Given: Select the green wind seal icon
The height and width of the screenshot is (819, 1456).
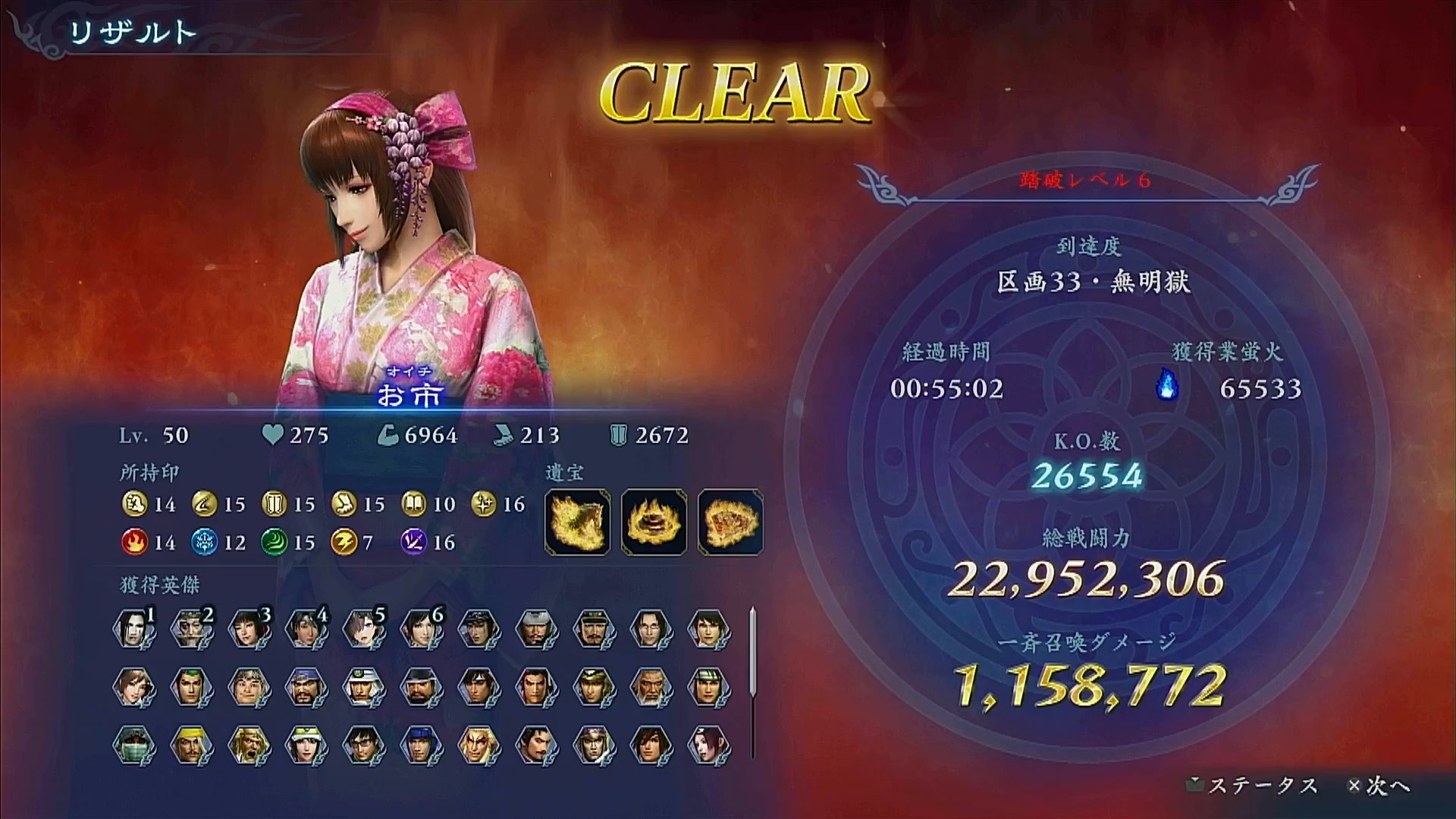Looking at the screenshot, I should click(273, 542).
